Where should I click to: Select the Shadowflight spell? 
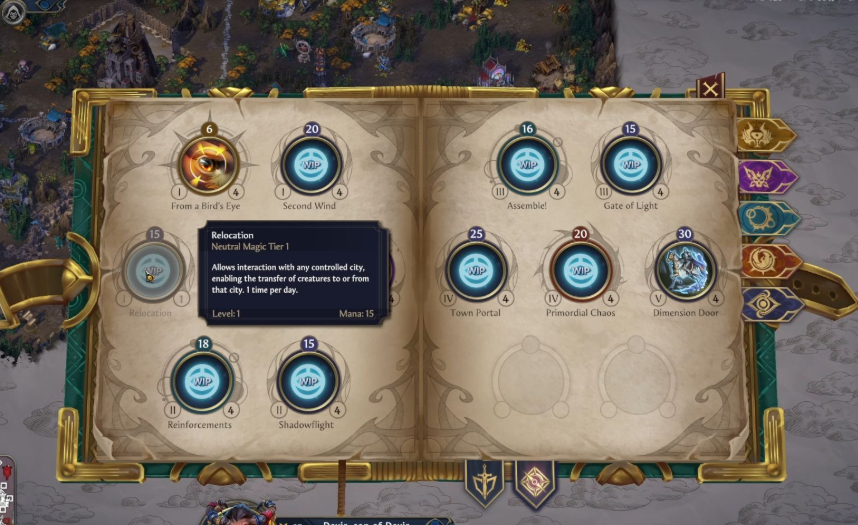coord(308,381)
